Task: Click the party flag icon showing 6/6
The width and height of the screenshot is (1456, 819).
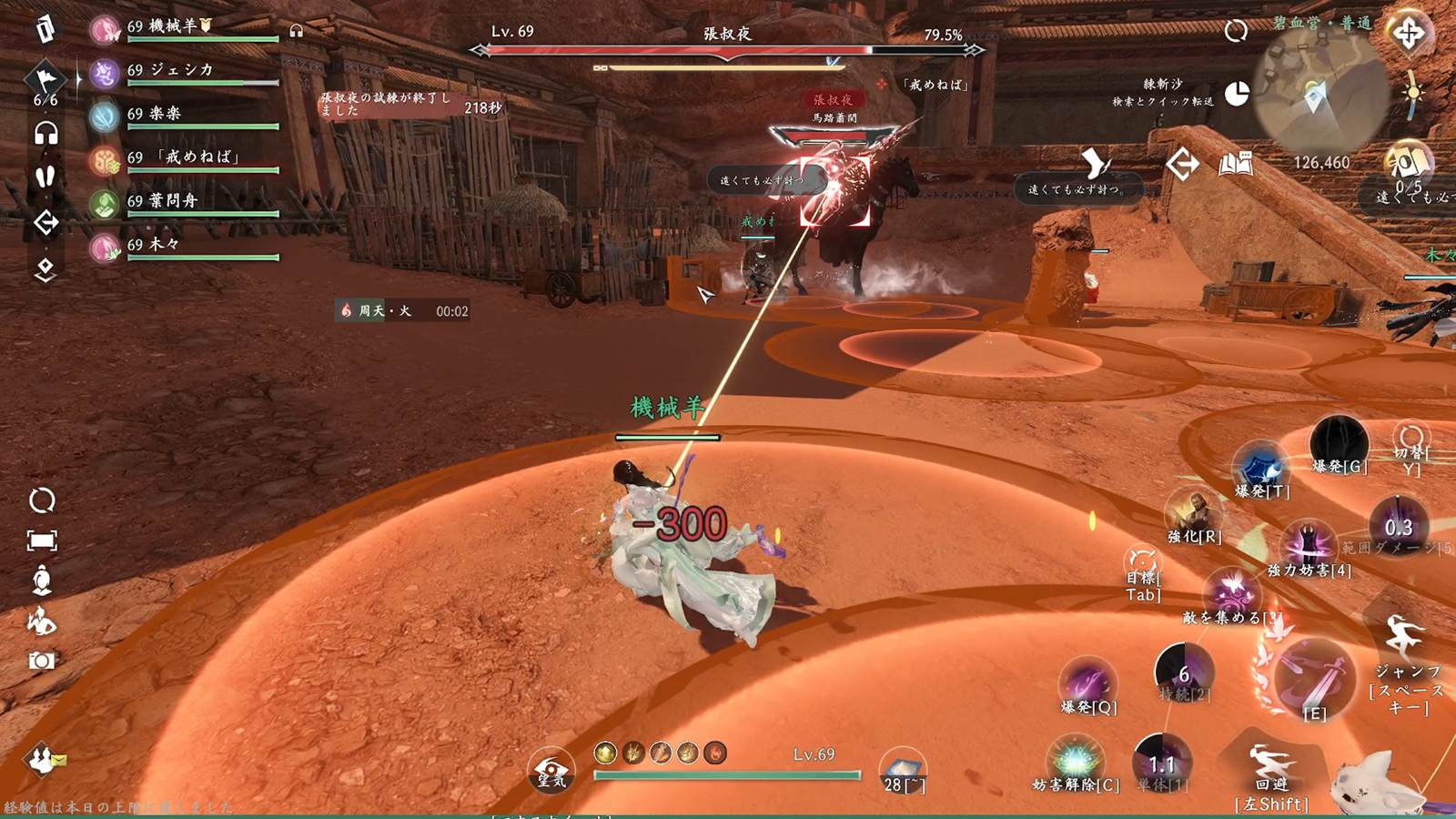Action: point(45,82)
